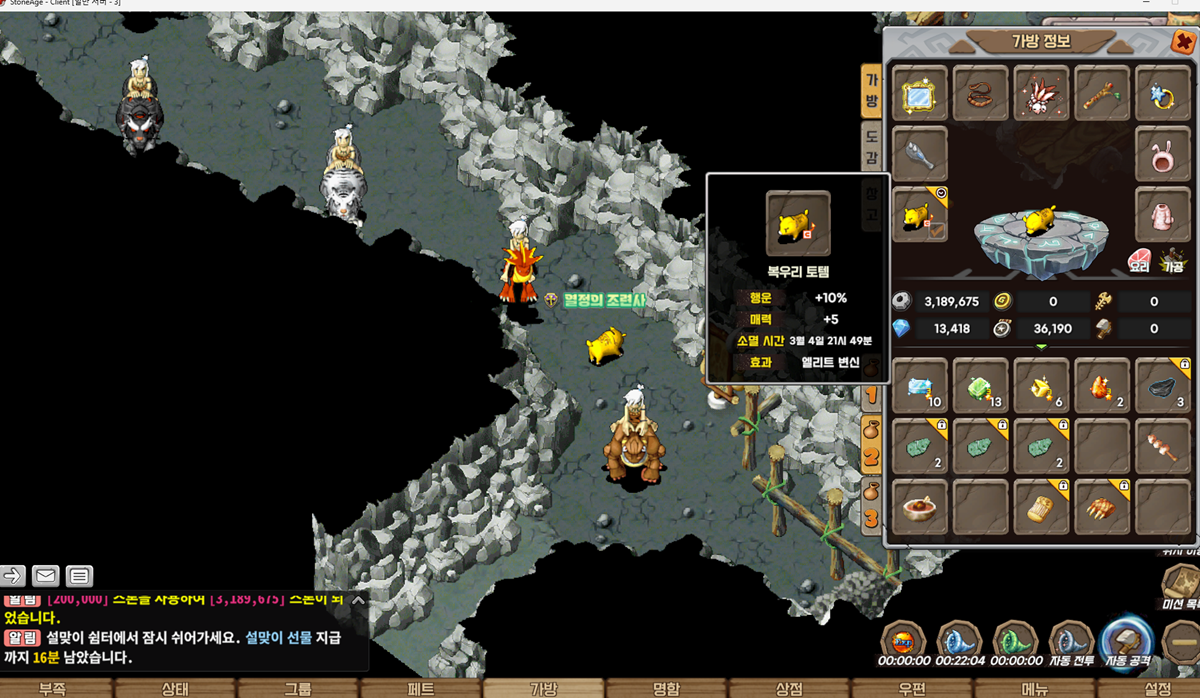1200x698 pixels.
Task: Select the blue gem ring slot
Action: 1163,94
